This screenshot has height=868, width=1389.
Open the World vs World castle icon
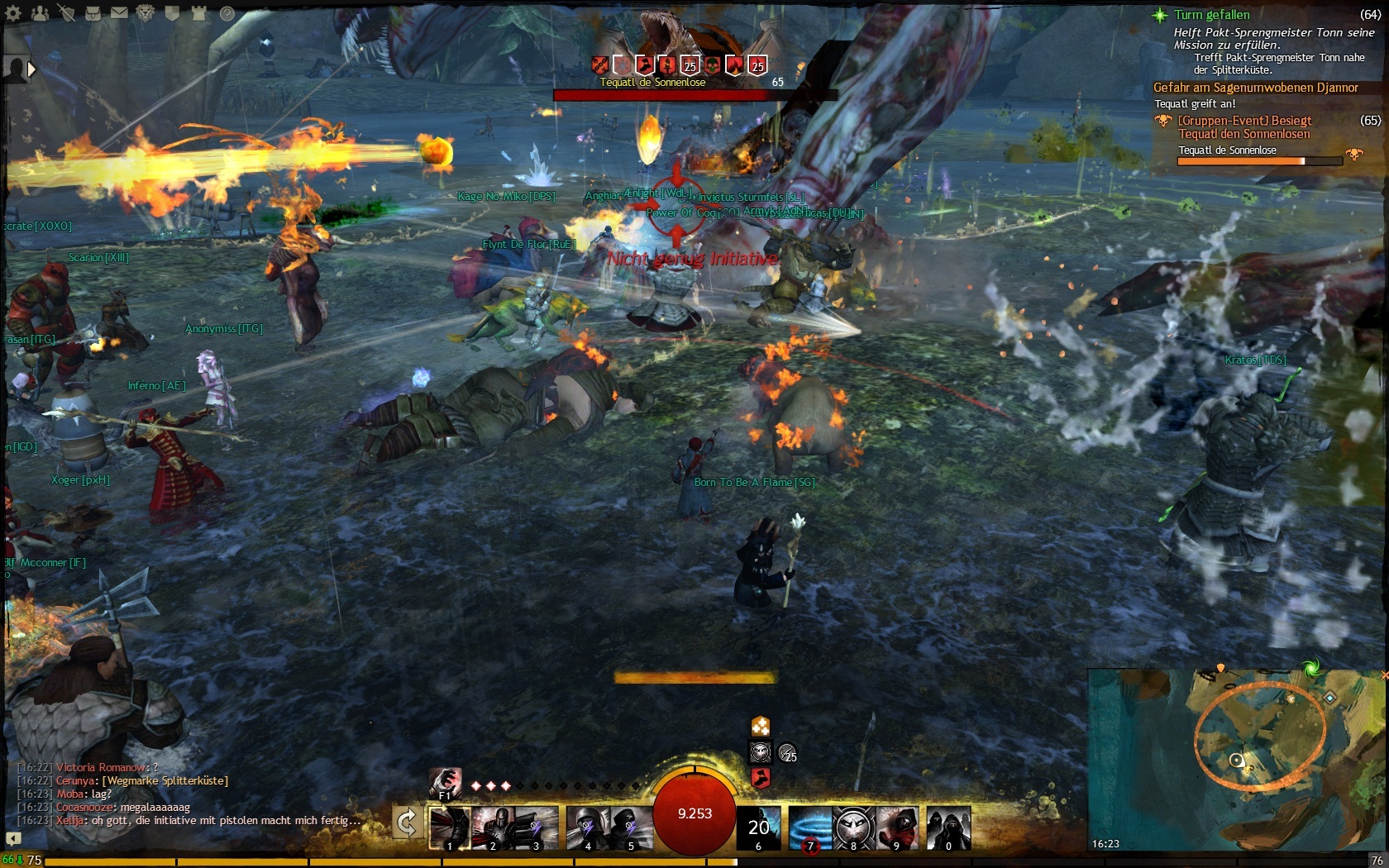click(x=198, y=13)
